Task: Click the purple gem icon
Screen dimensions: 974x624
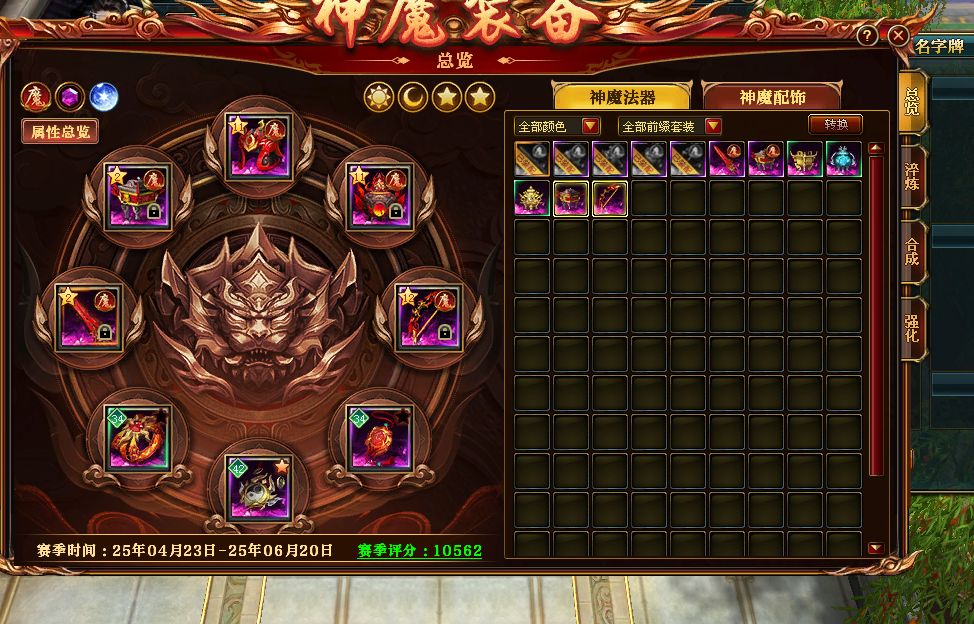Action: (69, 97)
